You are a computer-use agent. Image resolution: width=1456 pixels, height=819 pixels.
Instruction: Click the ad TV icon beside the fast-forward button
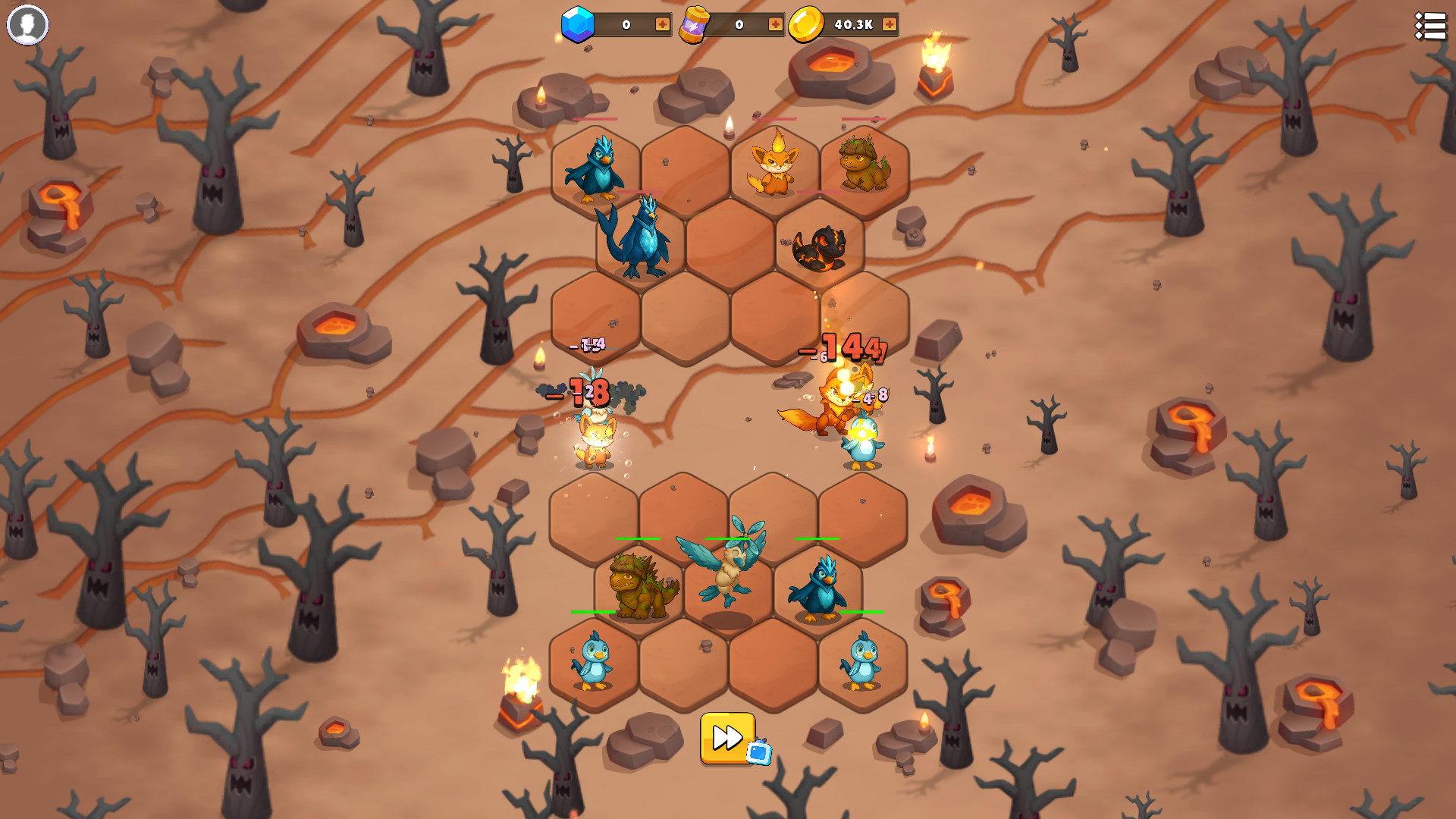click(759, 753)
